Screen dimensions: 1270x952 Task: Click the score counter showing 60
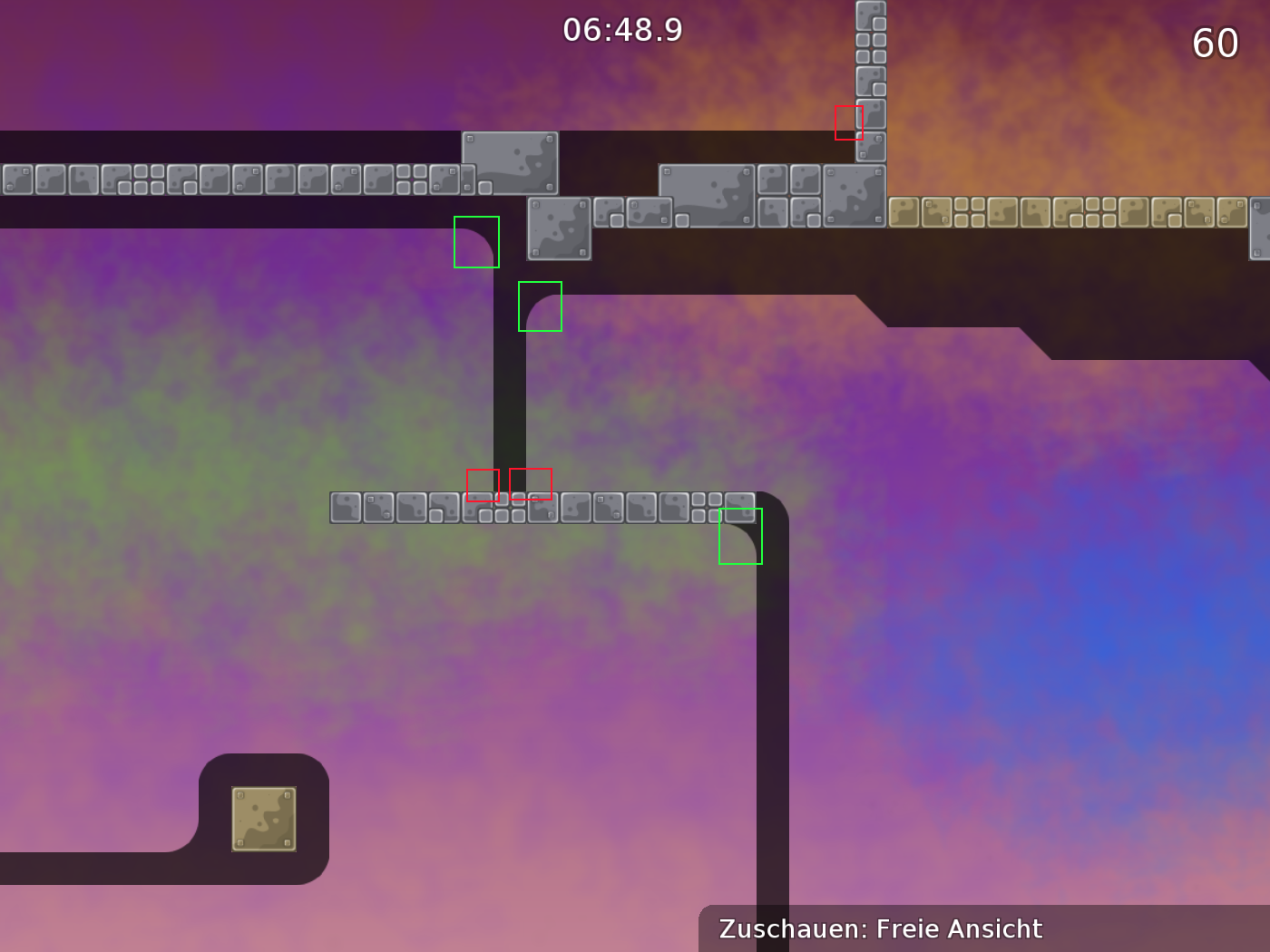pyautogui.click(x=1216, y=43)
